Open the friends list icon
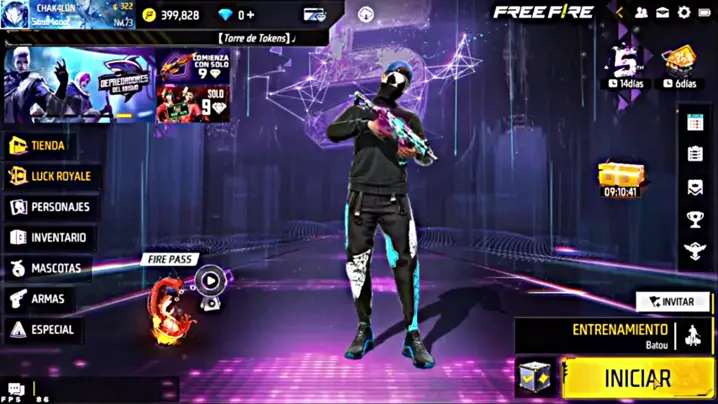Image resolution: width=718 pixels, height=404 pixels. click(x=641, y=13)
